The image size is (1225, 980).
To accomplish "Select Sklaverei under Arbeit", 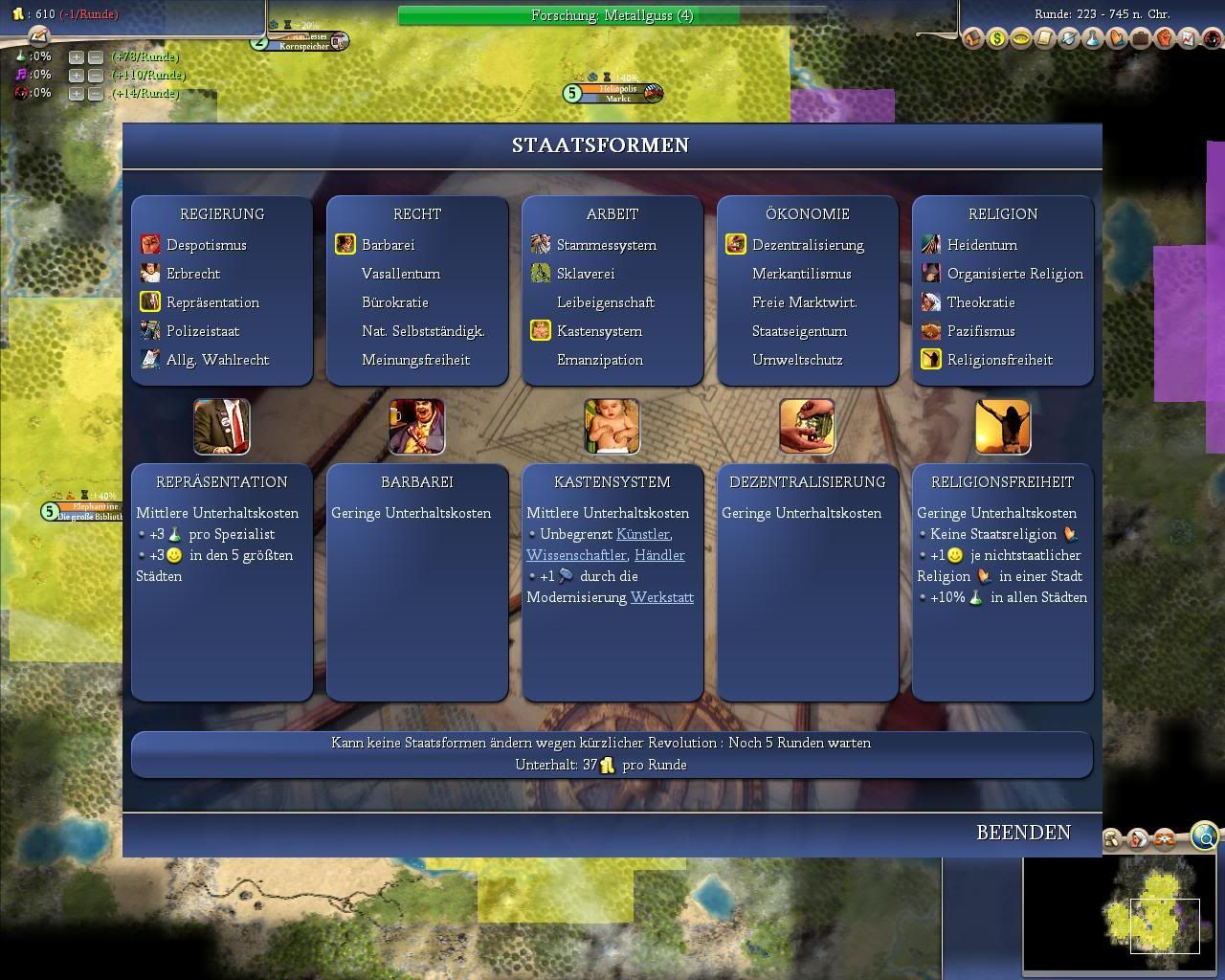I will [x=585, y=274].
